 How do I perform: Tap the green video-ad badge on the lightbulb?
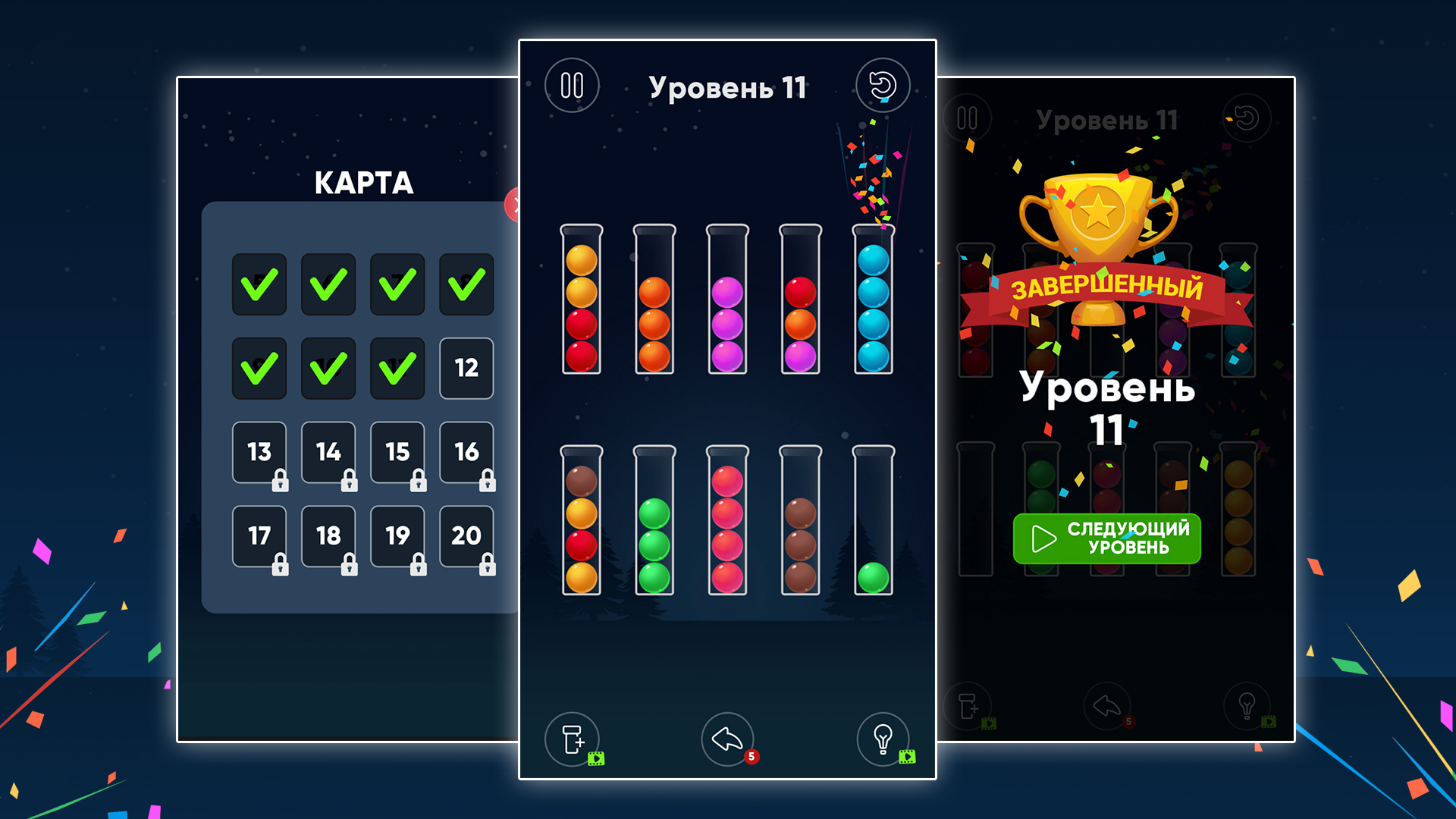point(907,756)
